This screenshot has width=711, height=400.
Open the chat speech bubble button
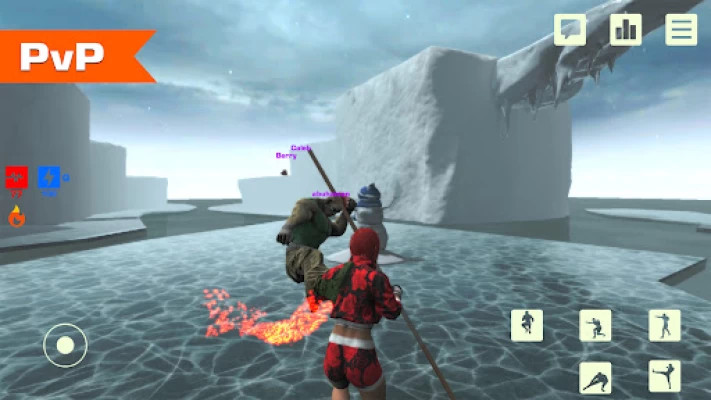tap(570, 29)
